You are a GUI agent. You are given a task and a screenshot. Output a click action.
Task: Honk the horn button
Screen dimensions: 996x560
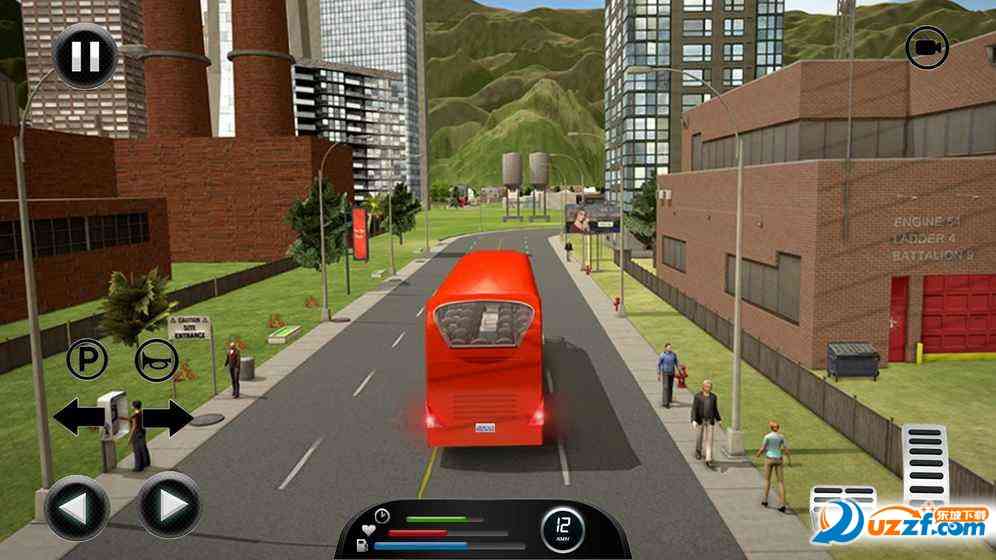point(157,359)
